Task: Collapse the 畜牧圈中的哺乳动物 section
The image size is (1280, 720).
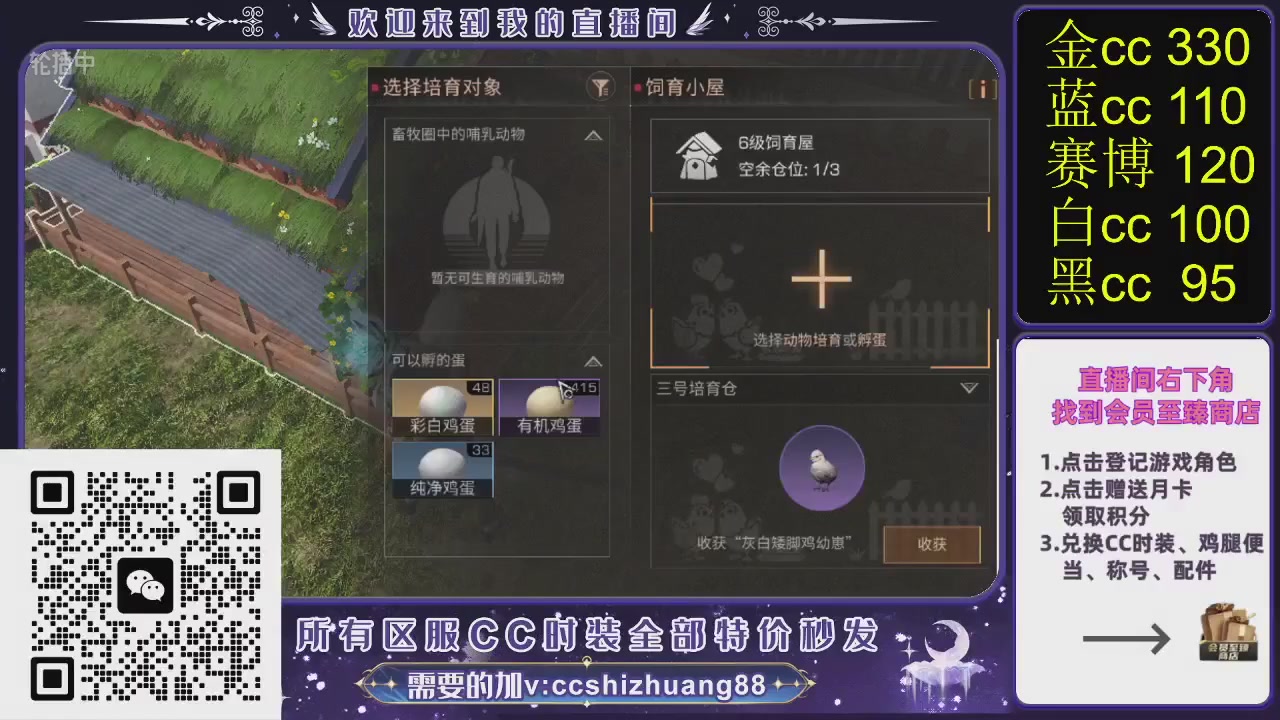Action: 592,135
